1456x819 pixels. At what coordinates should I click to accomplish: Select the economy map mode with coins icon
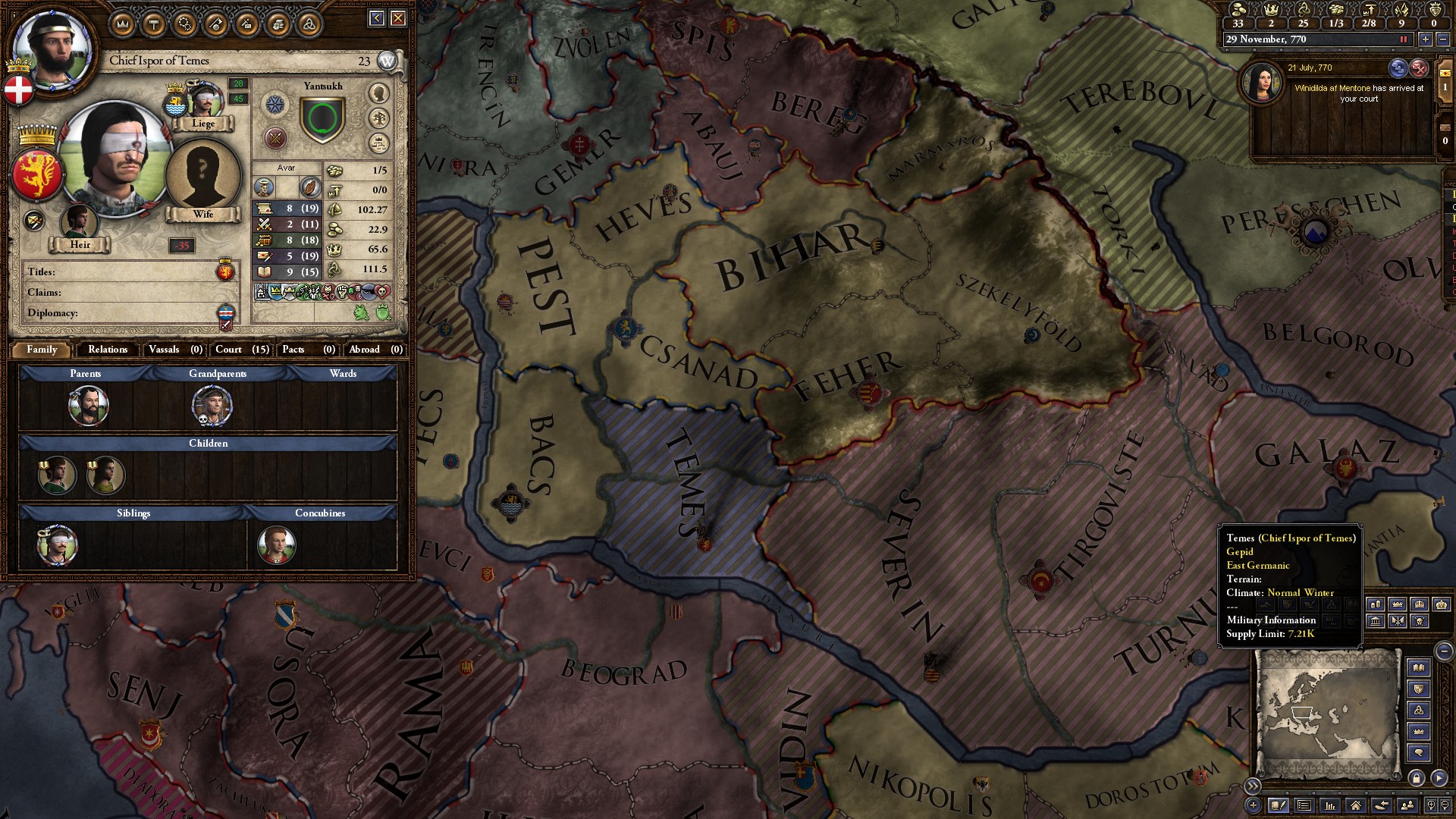click(1375, 604)
